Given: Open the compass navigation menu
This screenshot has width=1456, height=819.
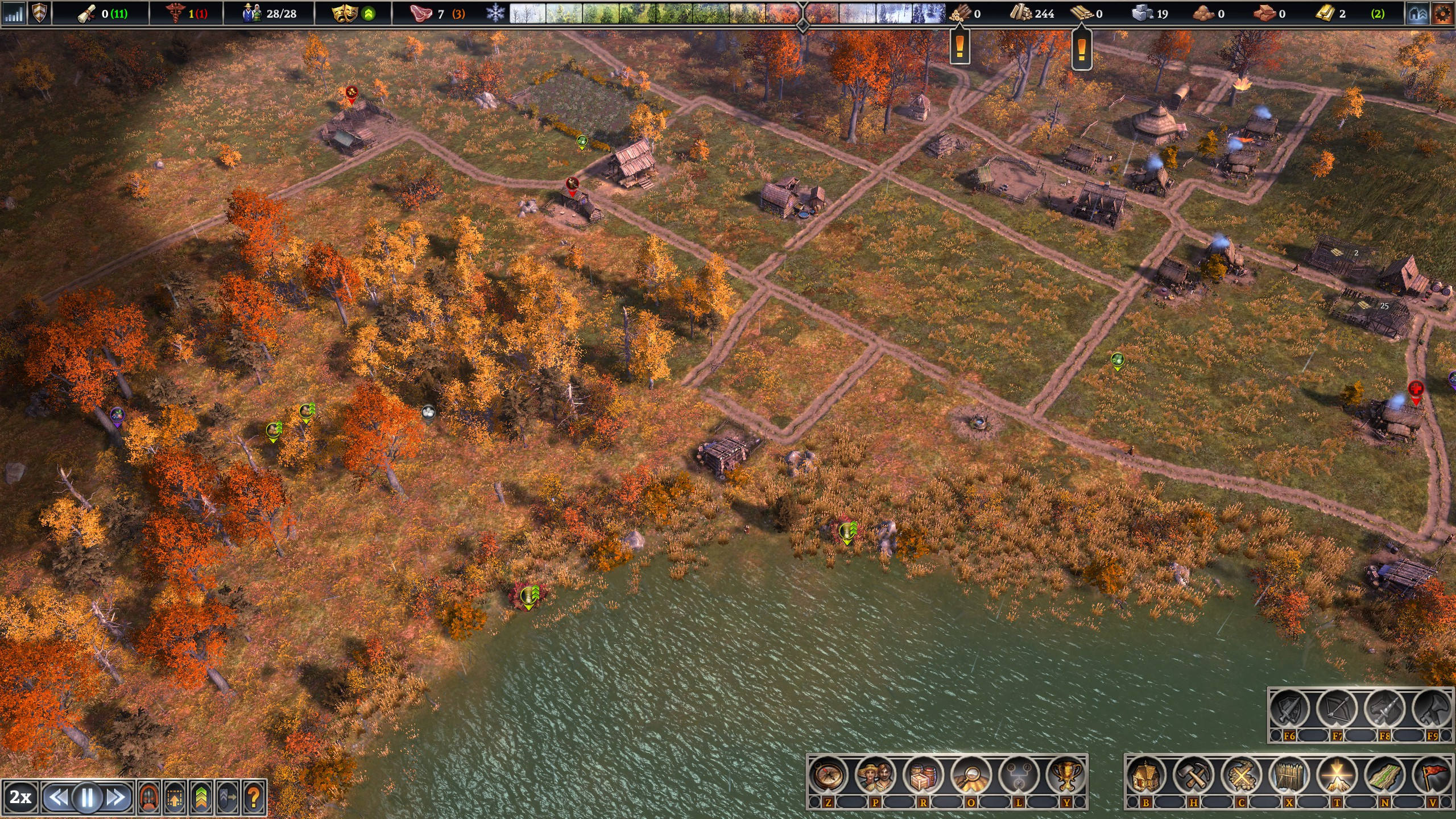Looking at the screenshot, I should (828, 776).
